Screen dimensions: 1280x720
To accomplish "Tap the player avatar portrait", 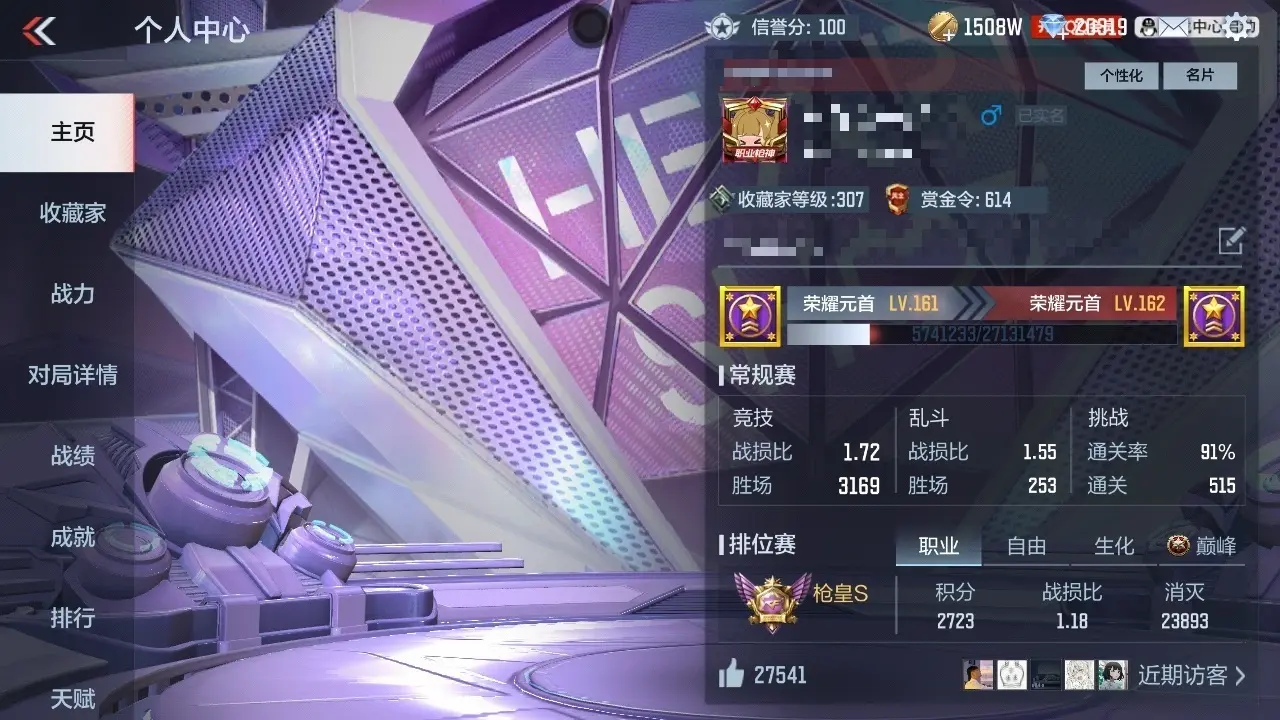I will pyautogui.click(x=755, y=130).
